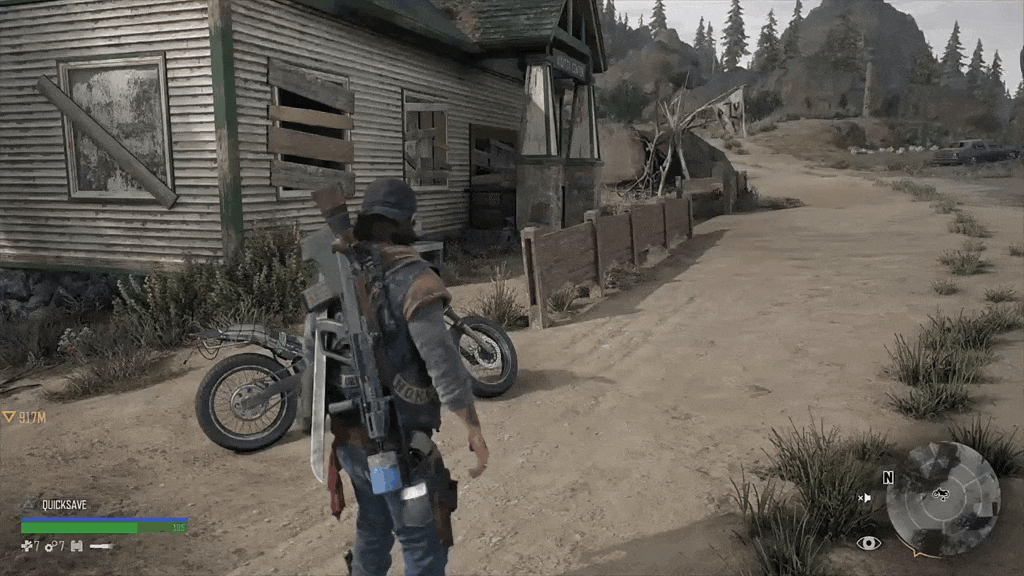
Task: Click the eye visibility indicator icon
Action: click(x=868, y=543)
